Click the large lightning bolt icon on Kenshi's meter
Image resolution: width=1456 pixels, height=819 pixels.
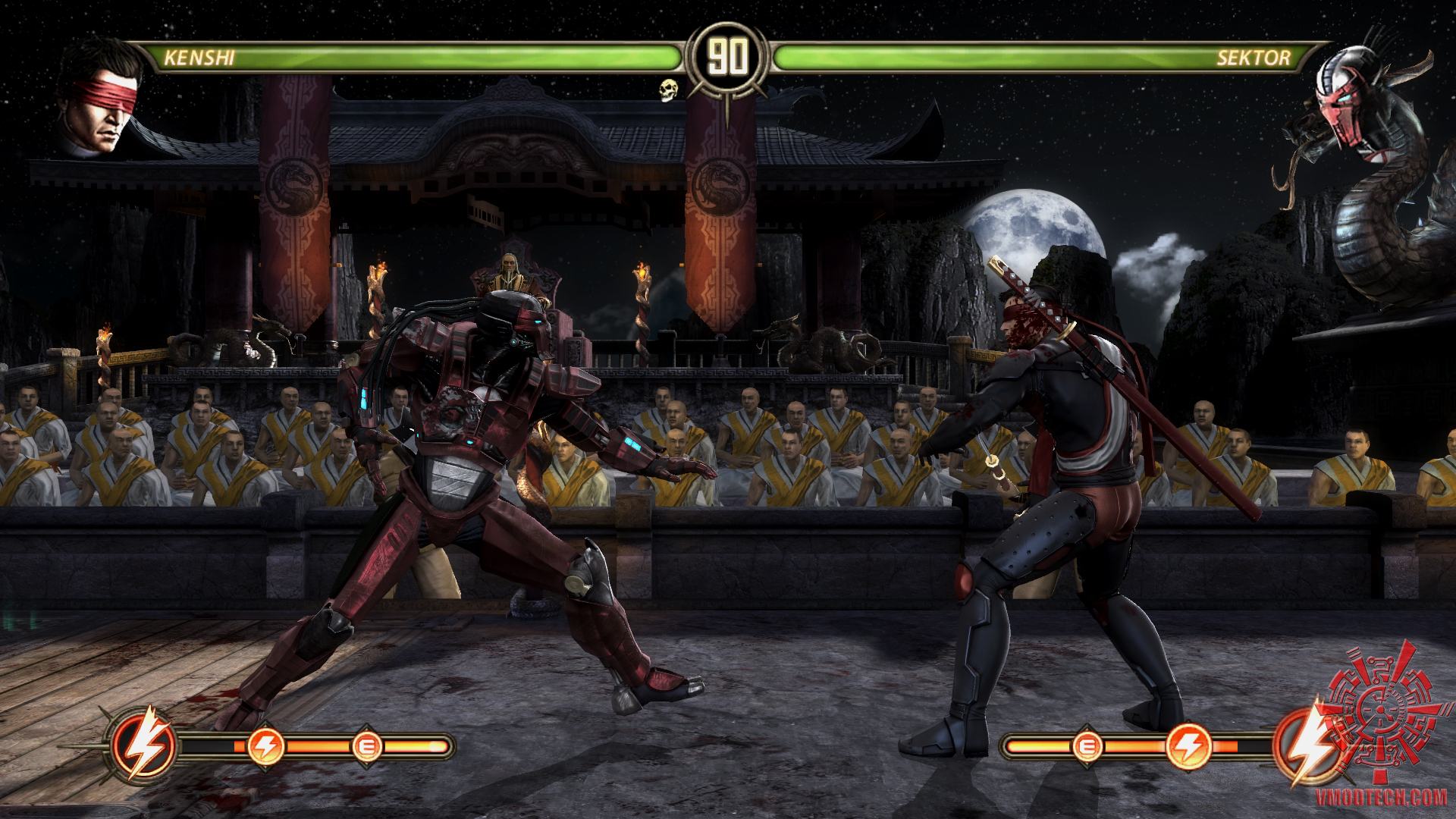tap(144, 745)
